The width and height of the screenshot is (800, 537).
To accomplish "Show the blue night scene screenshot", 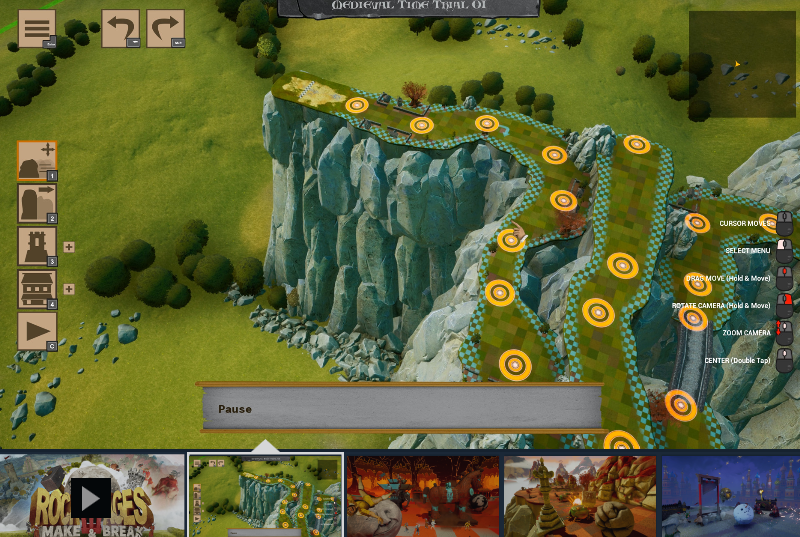I will (730, 496).
